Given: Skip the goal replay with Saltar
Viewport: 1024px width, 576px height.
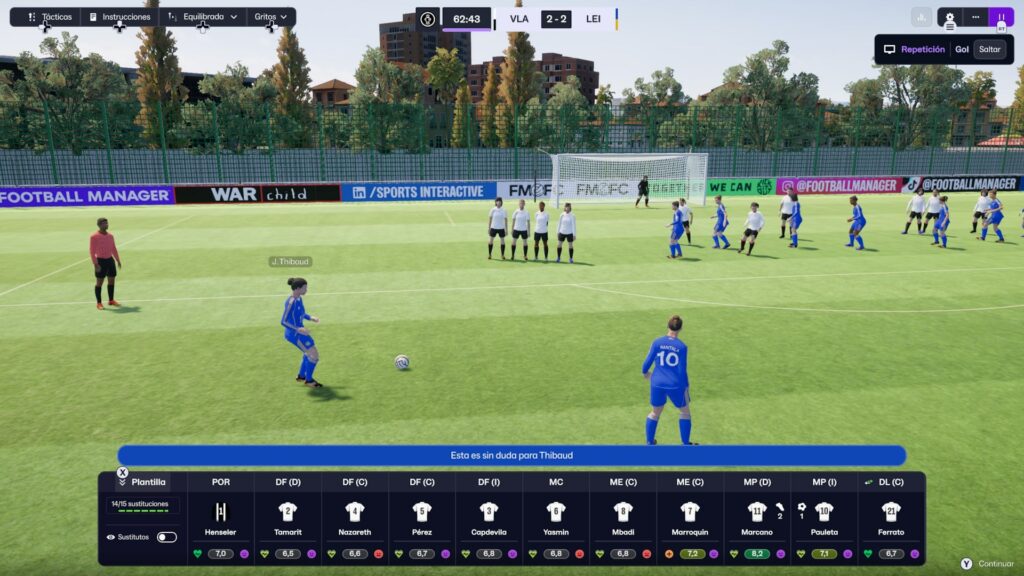Looking at the screenshot, I should (989, 49).
